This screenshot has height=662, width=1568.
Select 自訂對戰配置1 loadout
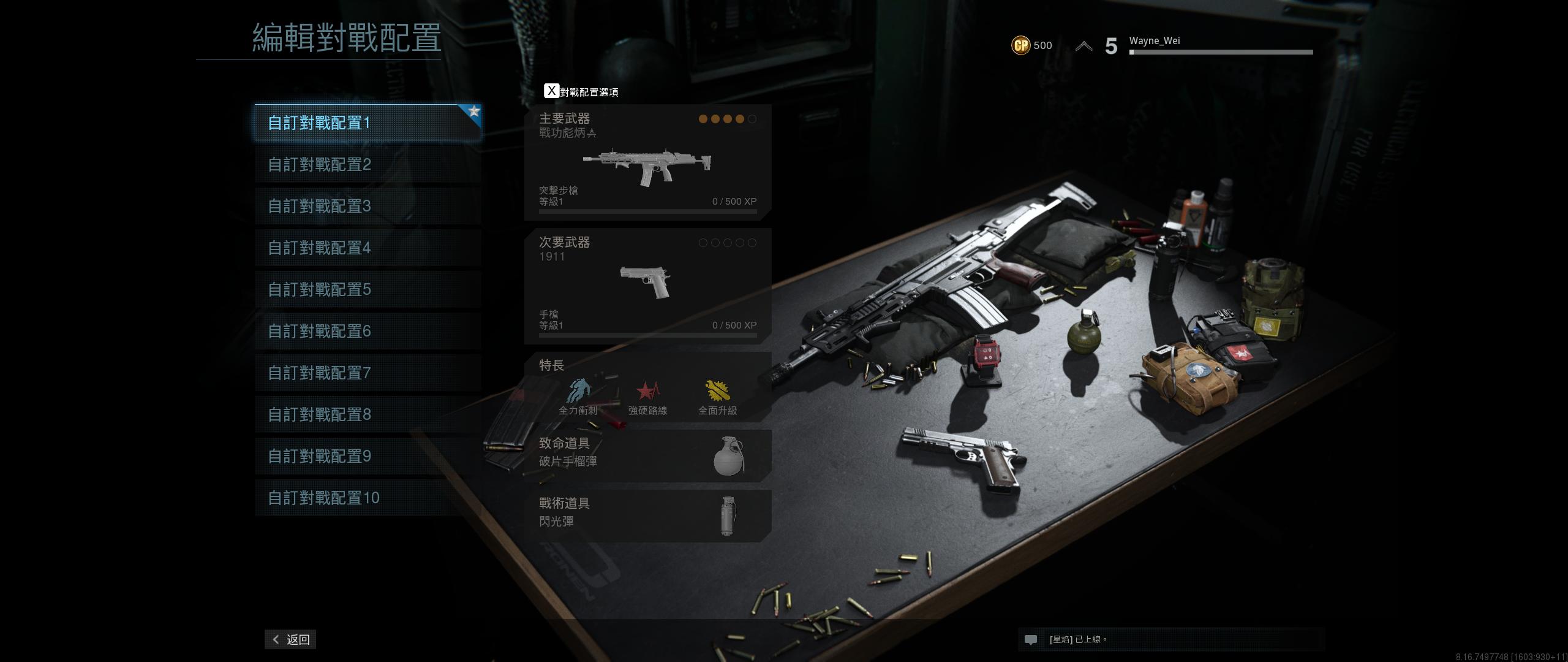[367, 123]
